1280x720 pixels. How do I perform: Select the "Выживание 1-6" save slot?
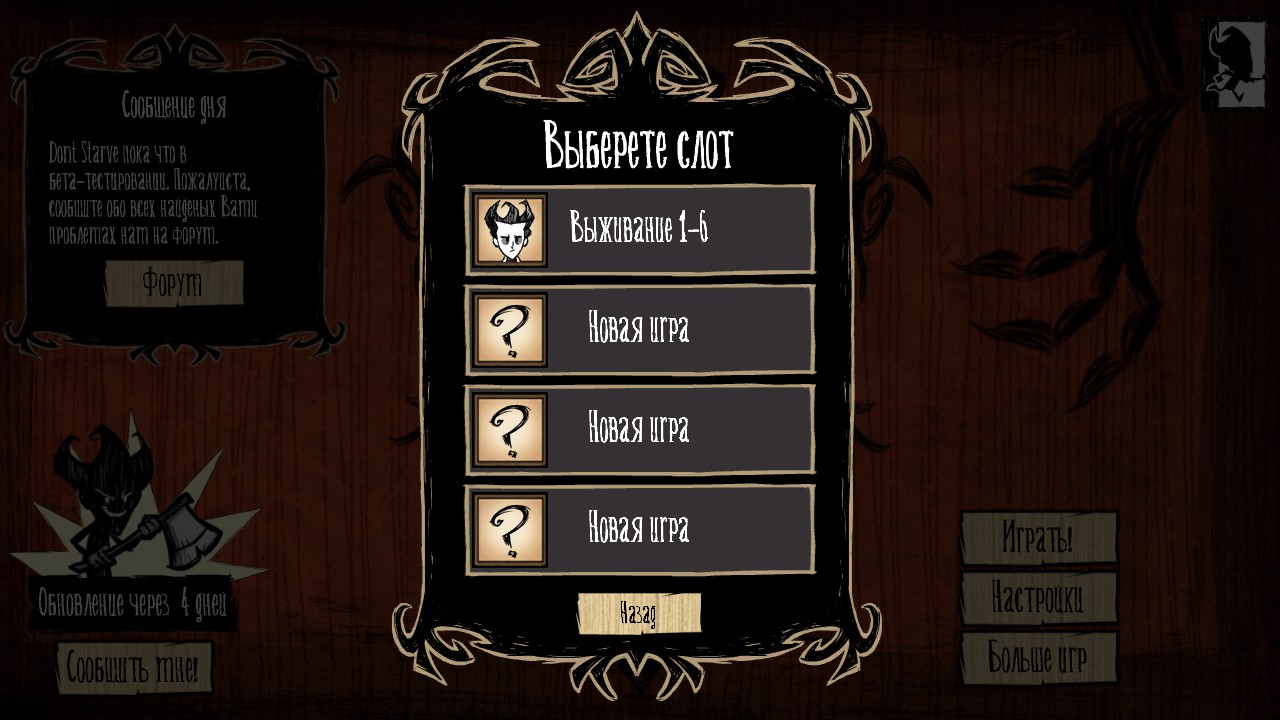coord(640,230)
